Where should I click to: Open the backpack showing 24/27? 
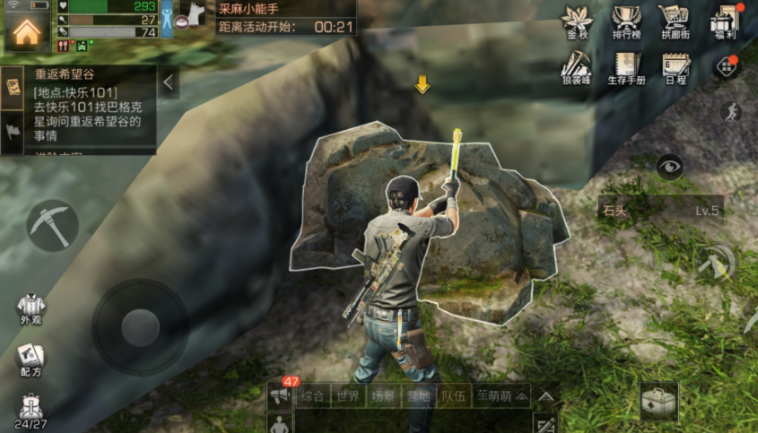tap(30, 410)
